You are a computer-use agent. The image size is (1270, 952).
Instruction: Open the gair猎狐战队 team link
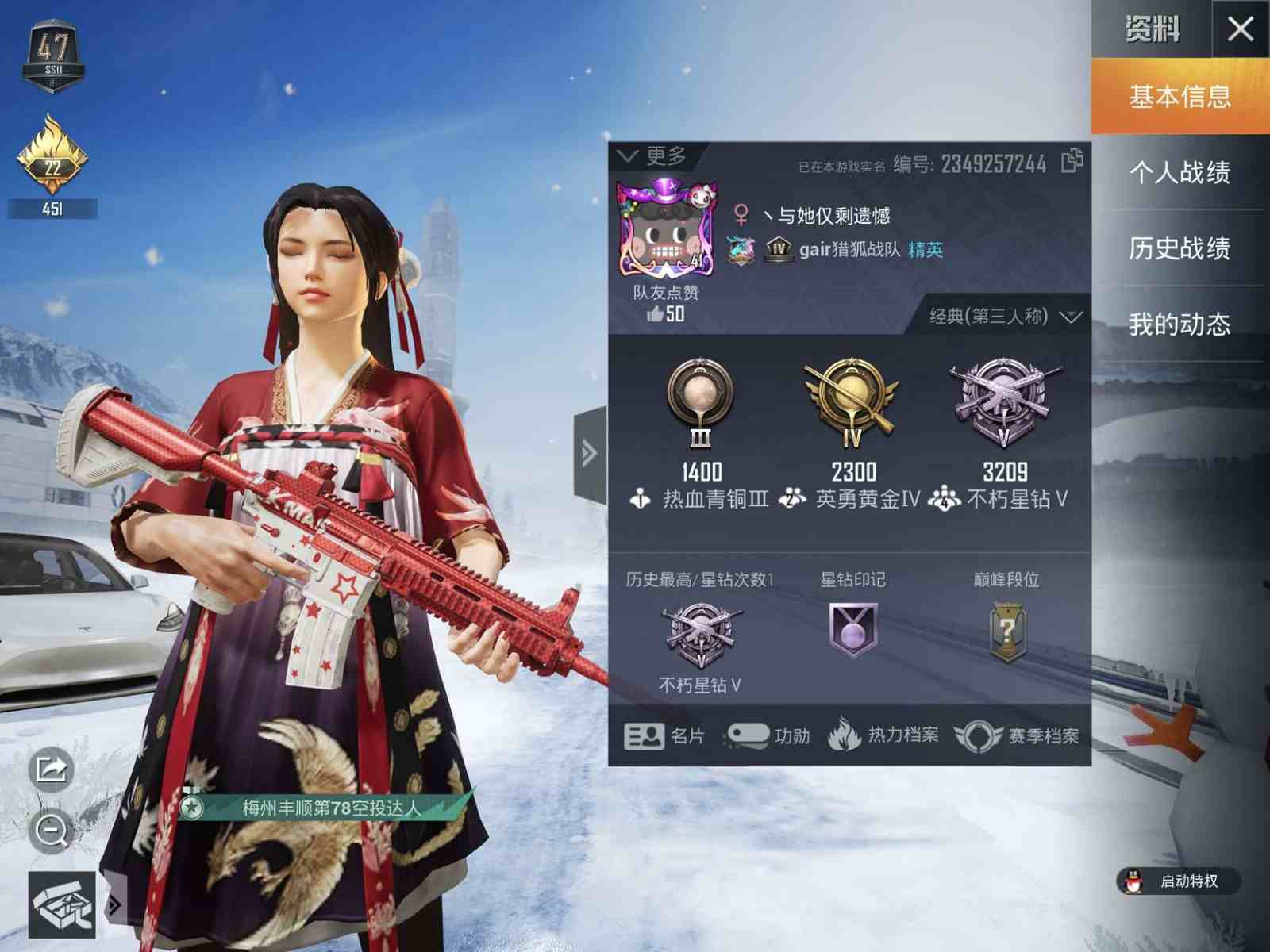(849, 250)
